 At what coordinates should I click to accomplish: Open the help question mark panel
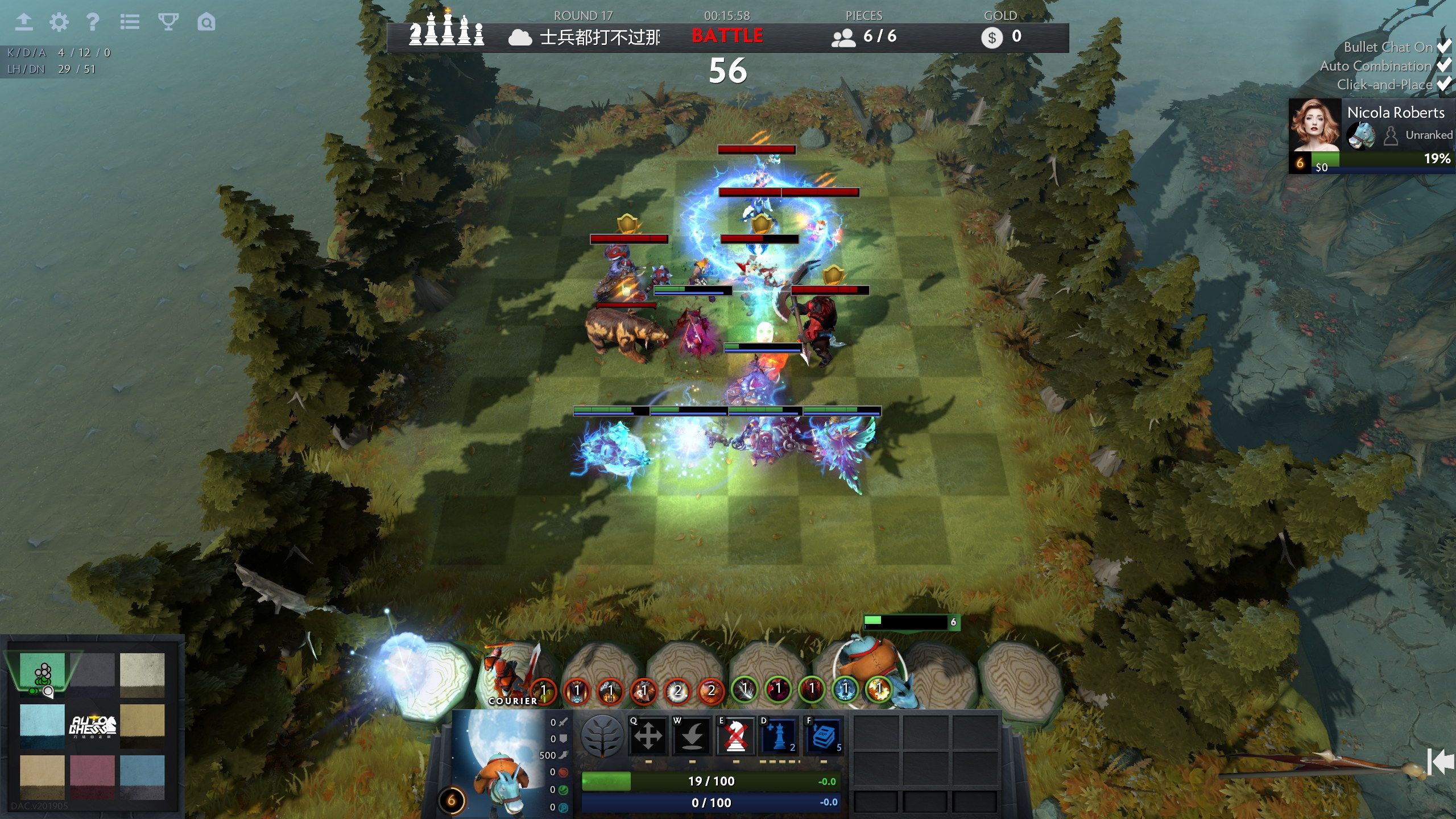[94, 23]
